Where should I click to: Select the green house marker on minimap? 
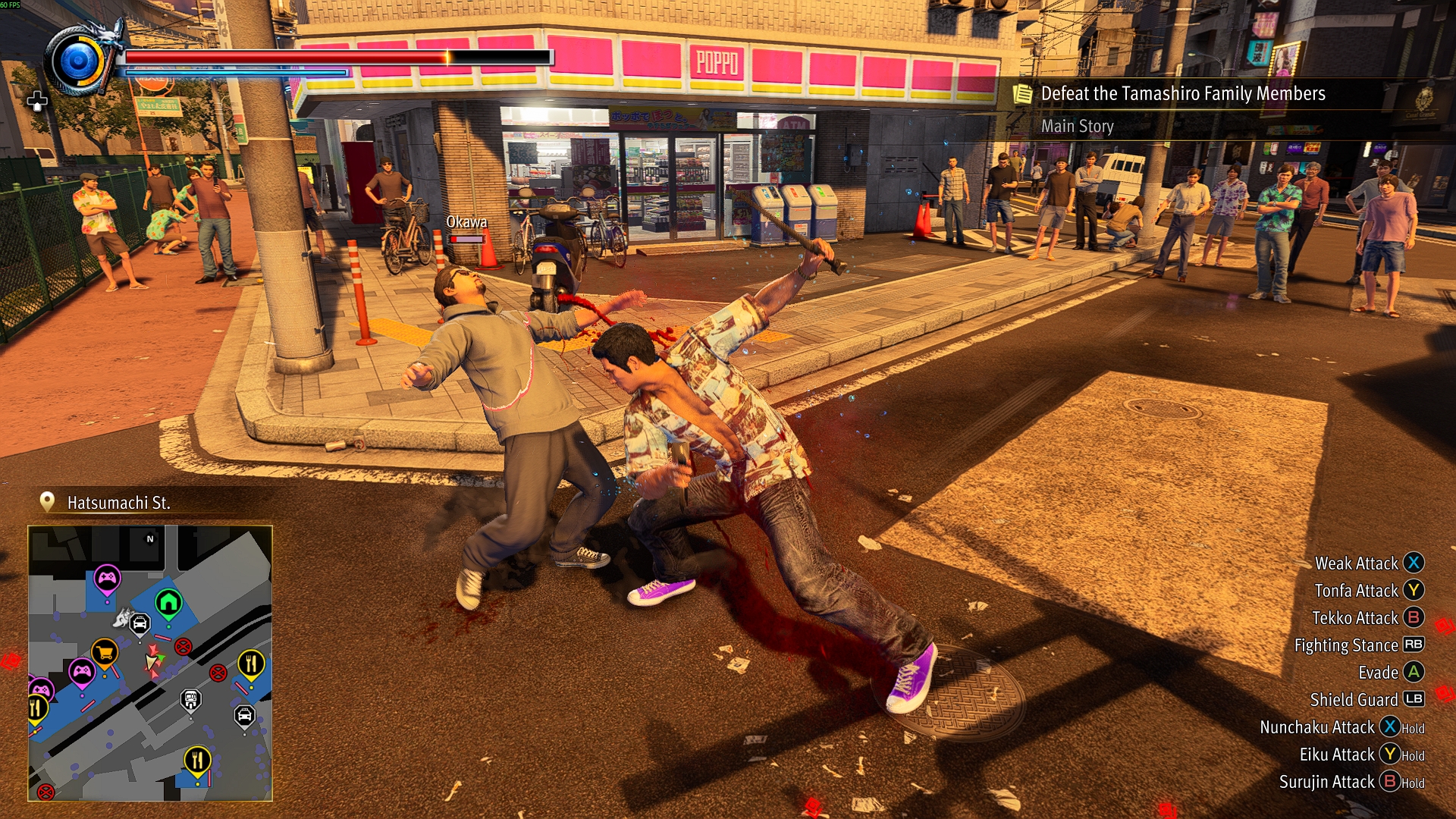(x=168, y=604)
